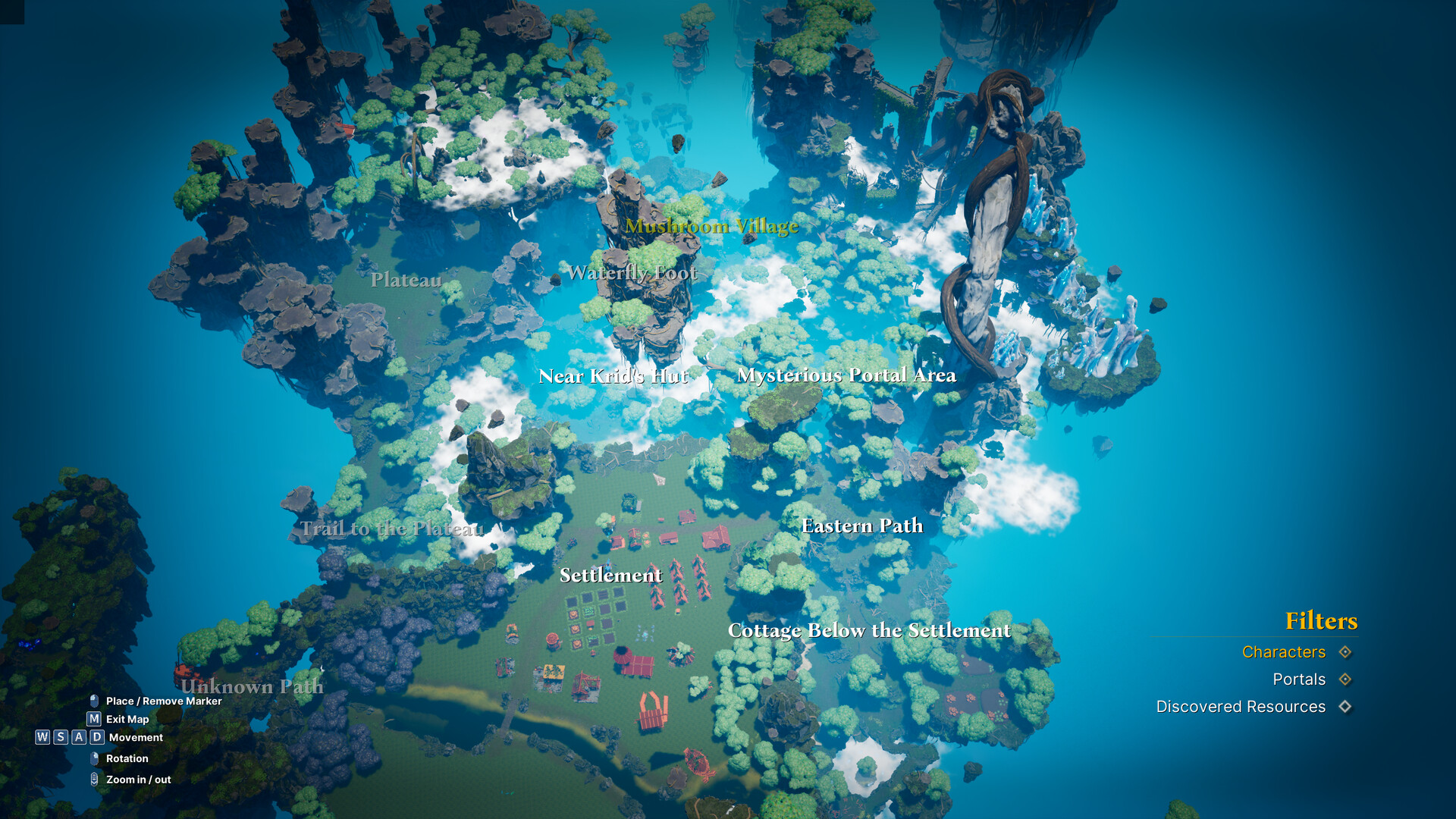
Task: Click the Trail to the Plateau label
Action: pyautogui.click(x=394, y=529)
